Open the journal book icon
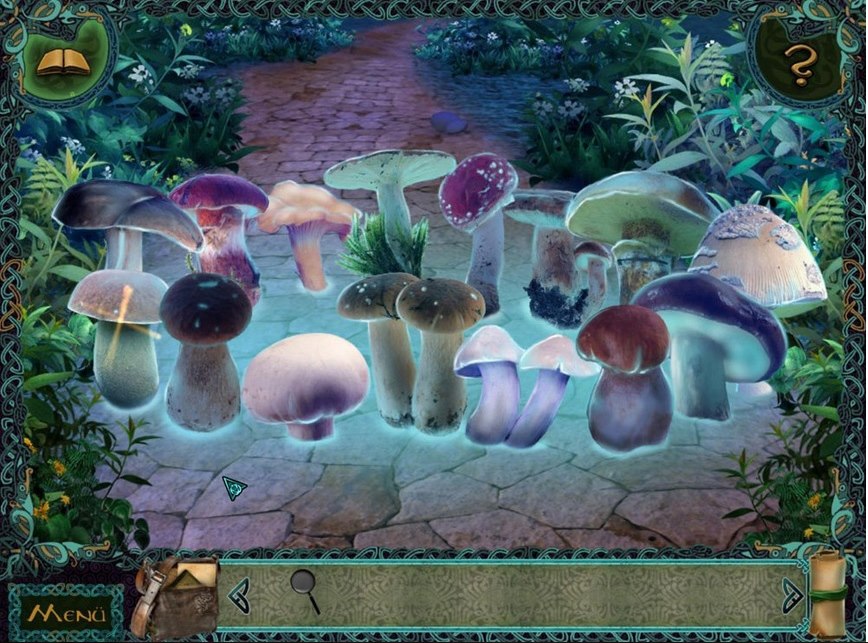 [x=63, y=62]
